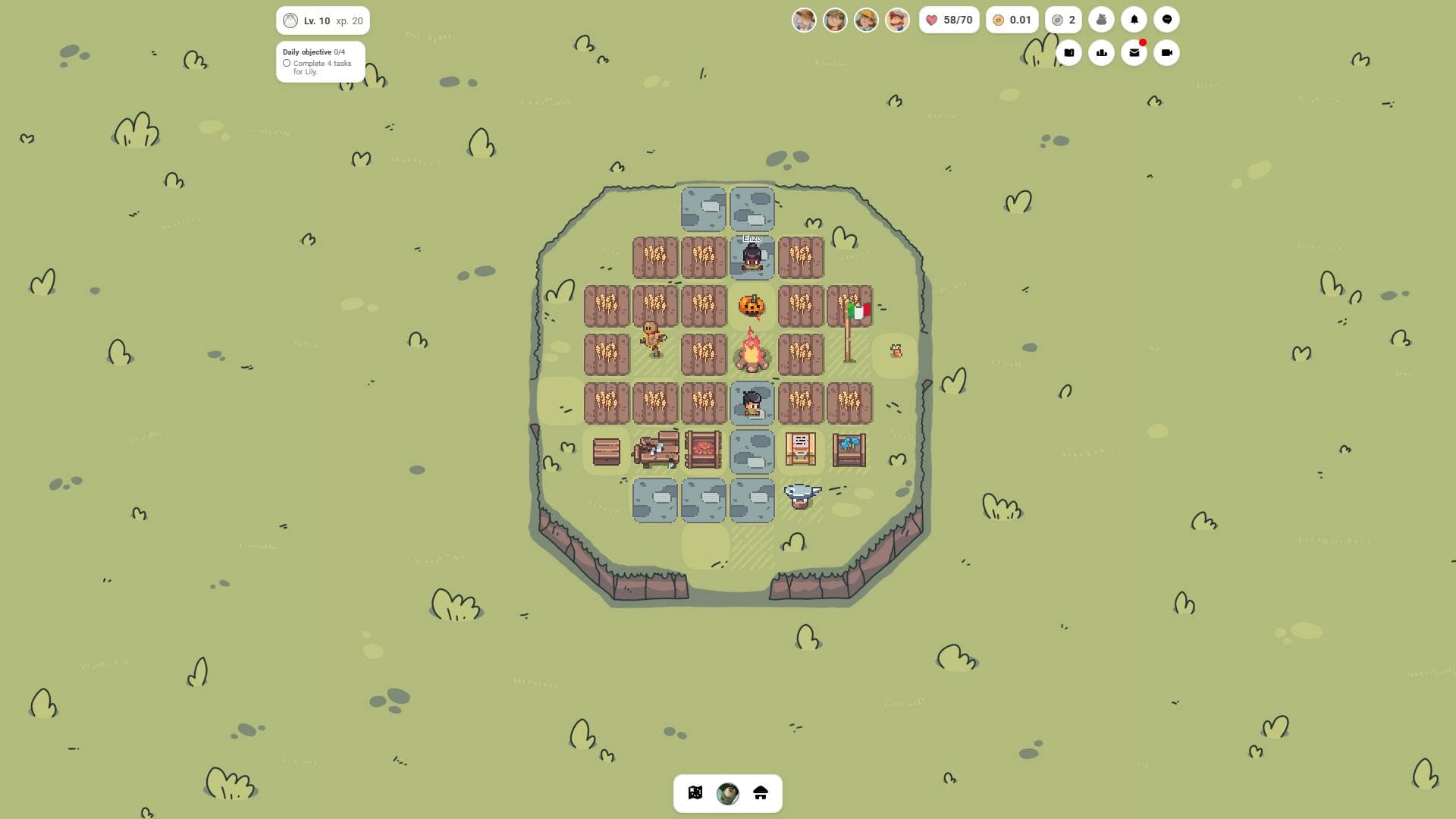Open the leaderboard bar-chart icon

tap(1102, 52)
